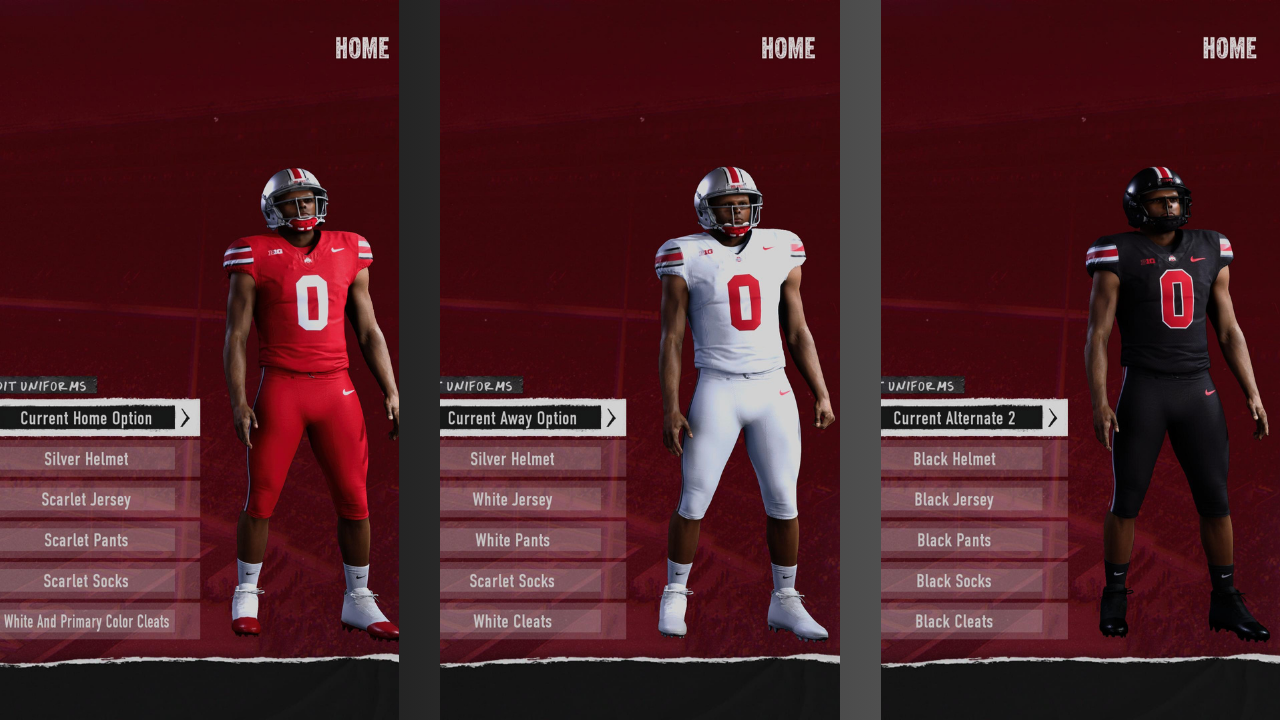The image size is (1280, 720).
Task: Open the White Cleats entry
Action: [x=513, y=621]
